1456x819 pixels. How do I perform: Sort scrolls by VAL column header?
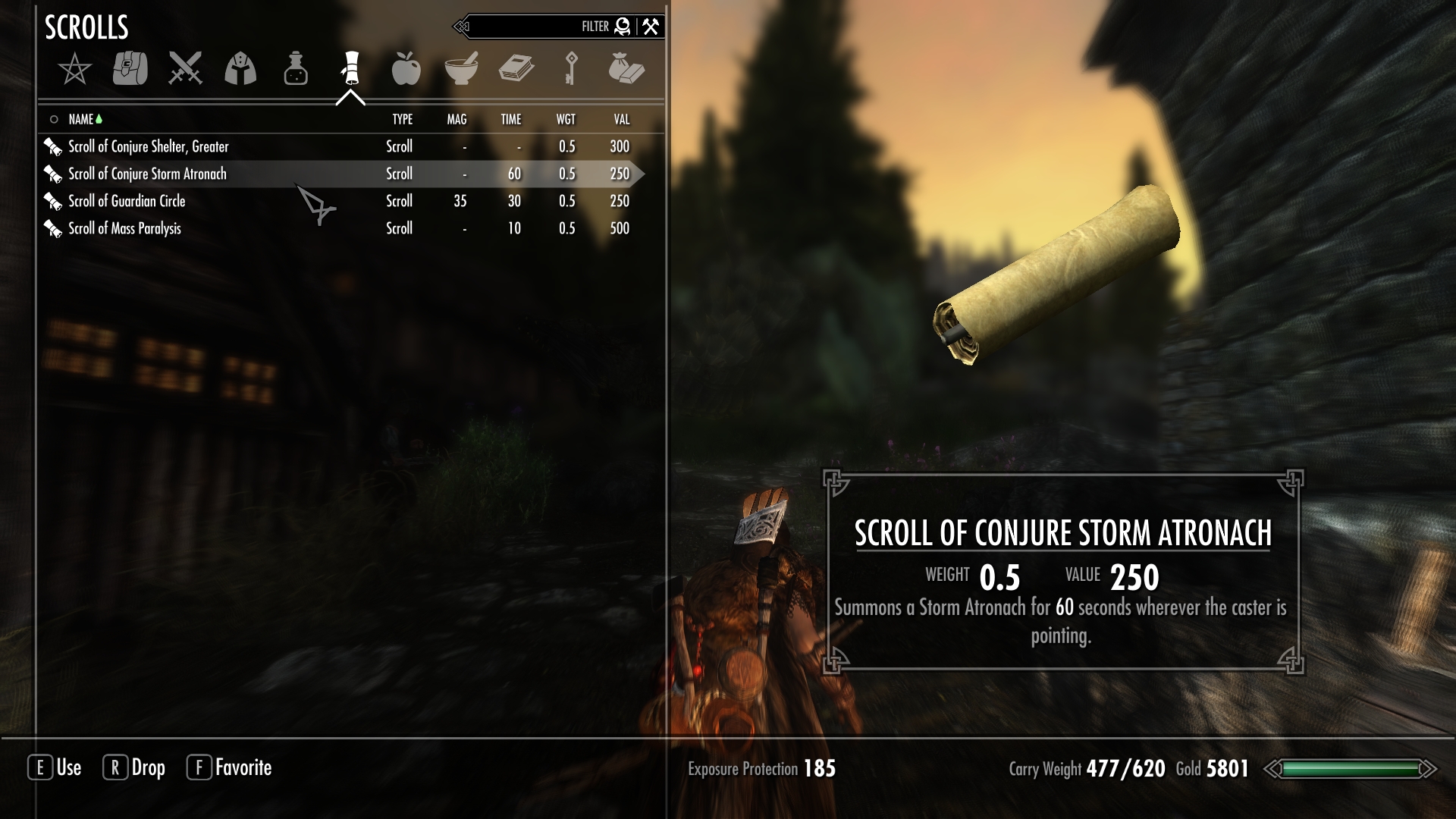tap(621, 119)
